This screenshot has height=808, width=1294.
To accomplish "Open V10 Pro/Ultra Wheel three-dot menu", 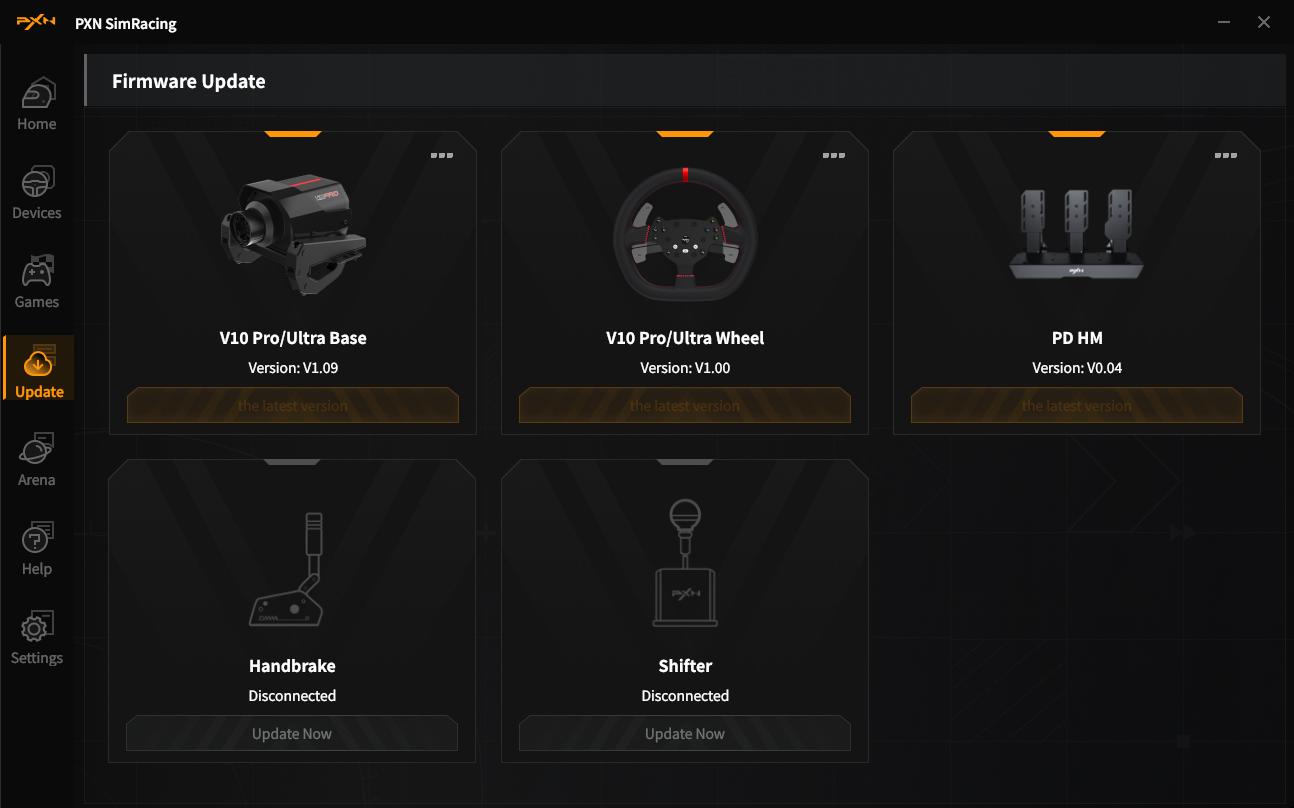I will 834,155.
